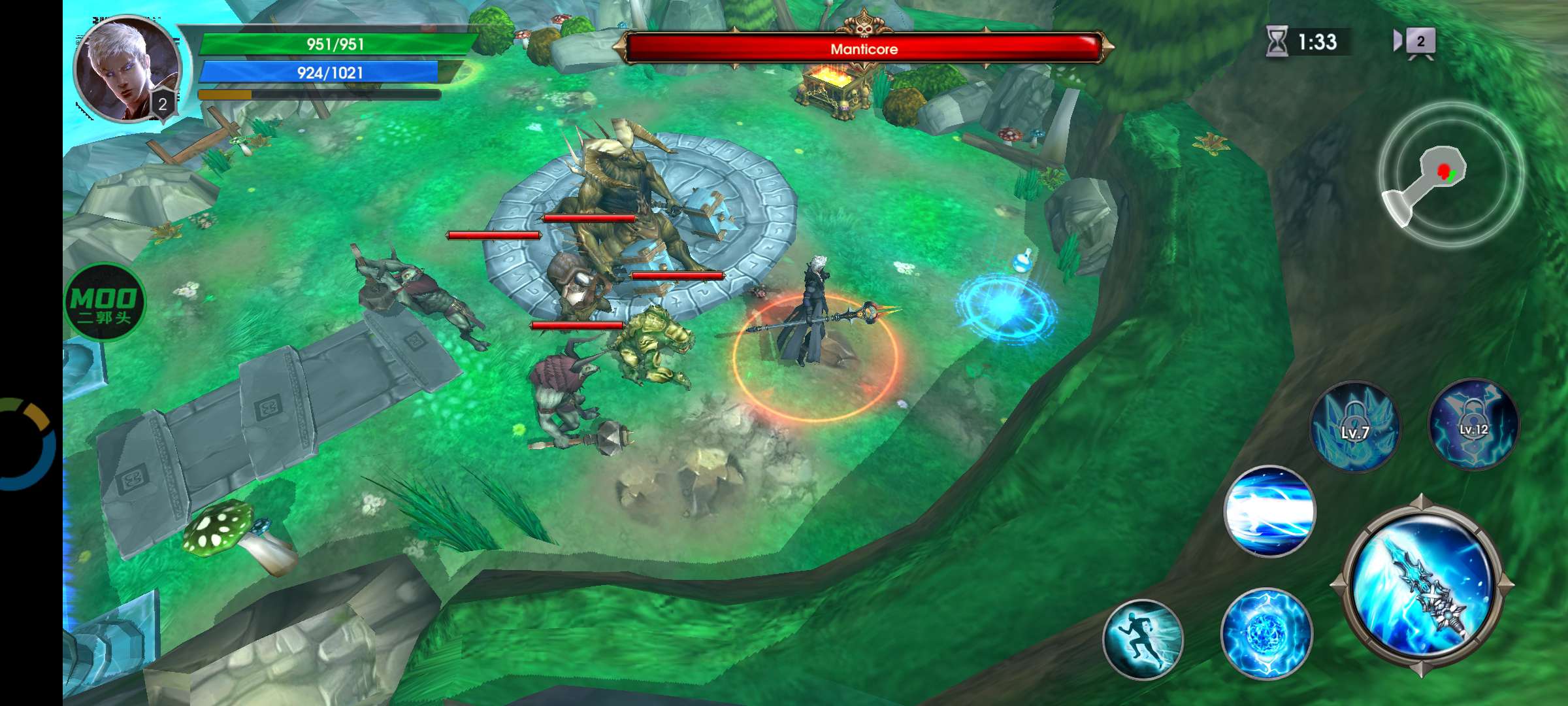
Task: Cast the blue energy beam skill
Action: point(1269,511)
